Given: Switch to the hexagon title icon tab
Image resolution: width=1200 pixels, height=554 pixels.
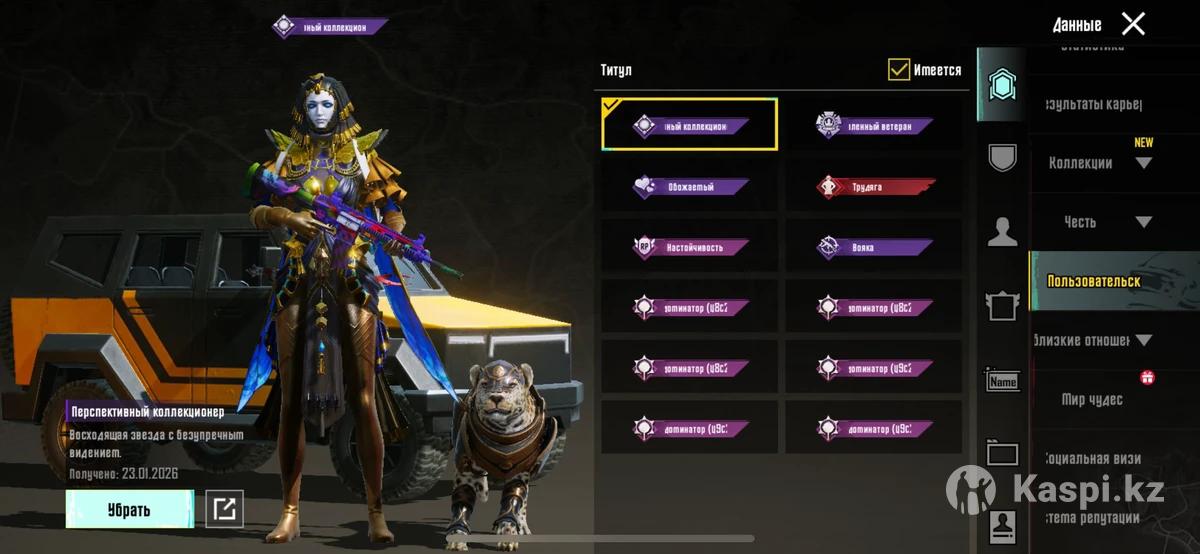Looking at the screenshot, I should pyautogui.click(x=1002, y=86).
